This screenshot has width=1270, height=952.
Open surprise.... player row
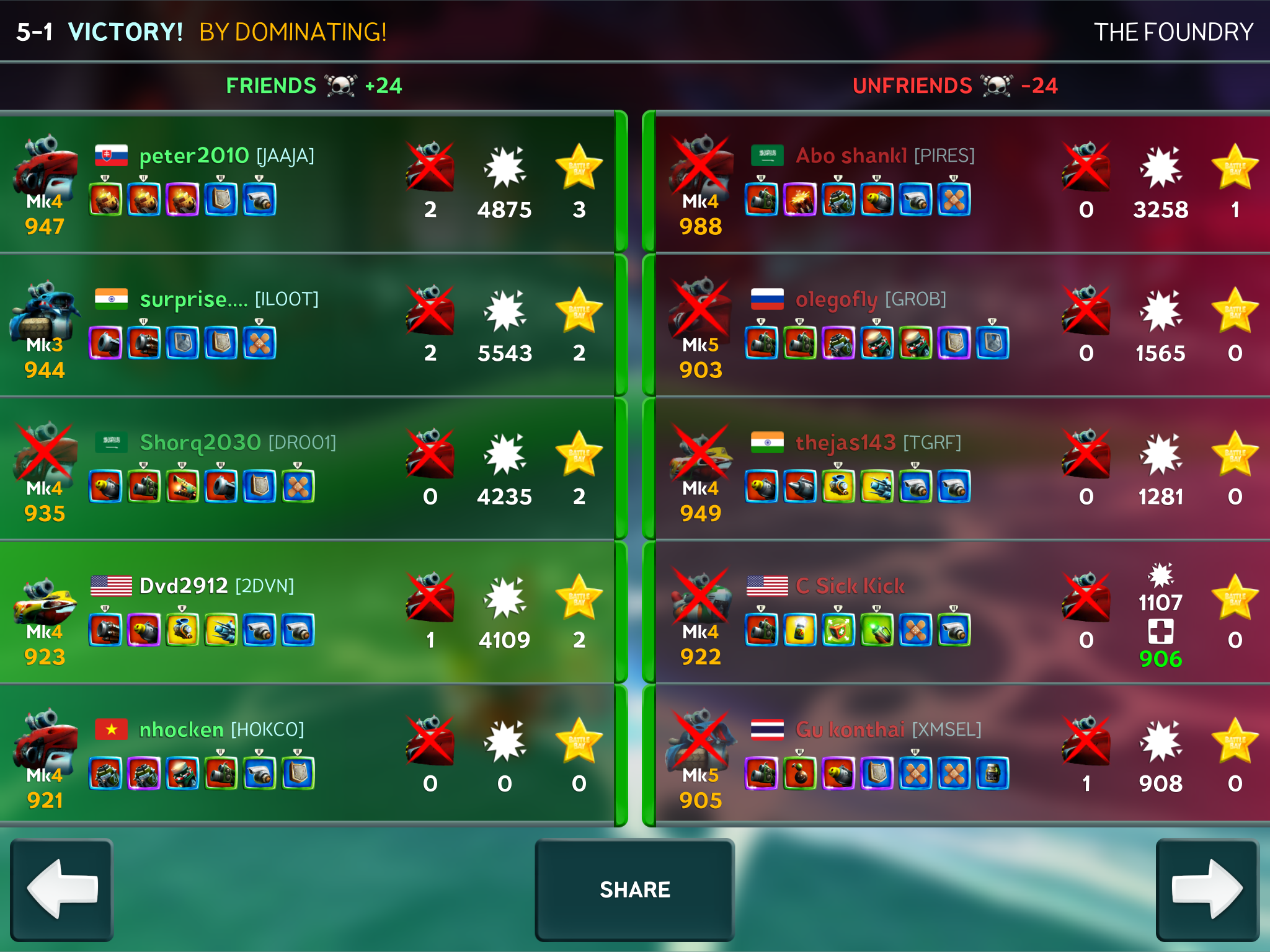(307, 326)
